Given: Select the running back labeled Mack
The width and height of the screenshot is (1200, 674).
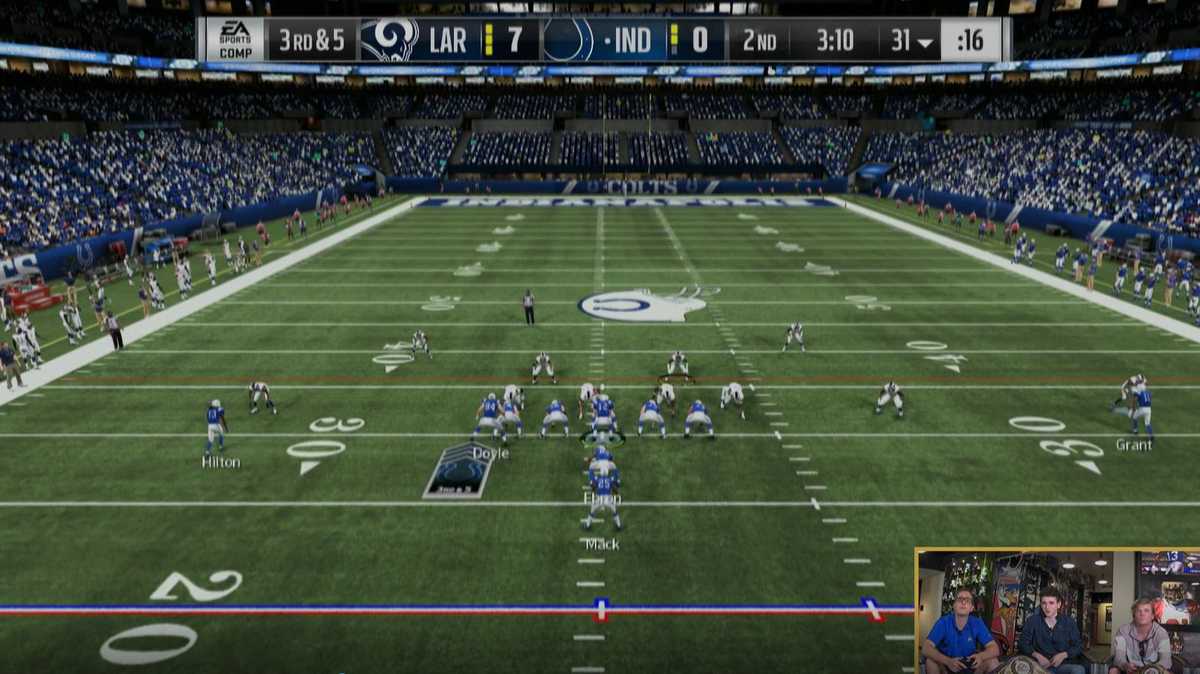Looking at the screenshot, I should 603,505.
